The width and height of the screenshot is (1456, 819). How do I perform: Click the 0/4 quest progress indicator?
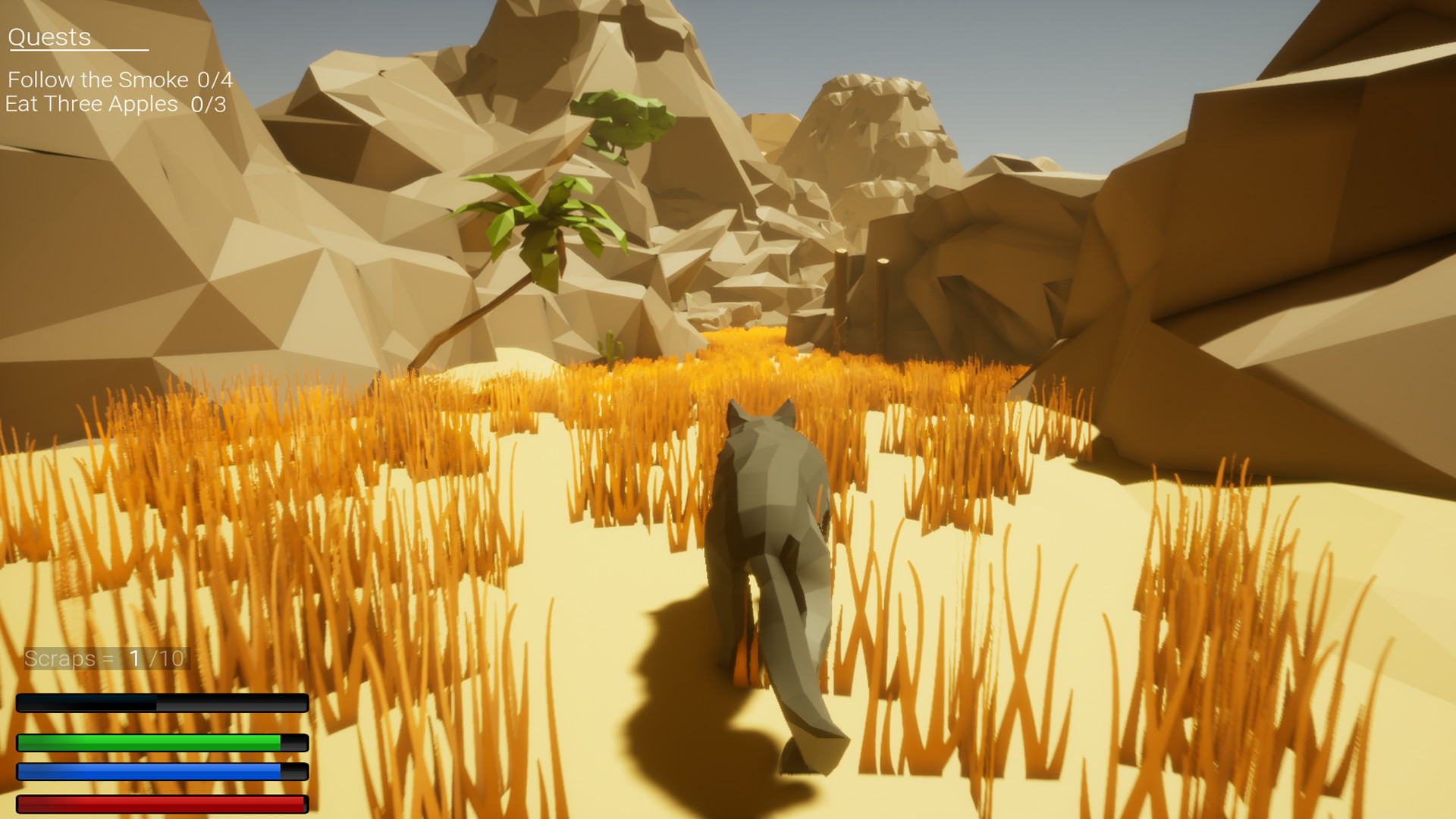[x=215, y=79]
